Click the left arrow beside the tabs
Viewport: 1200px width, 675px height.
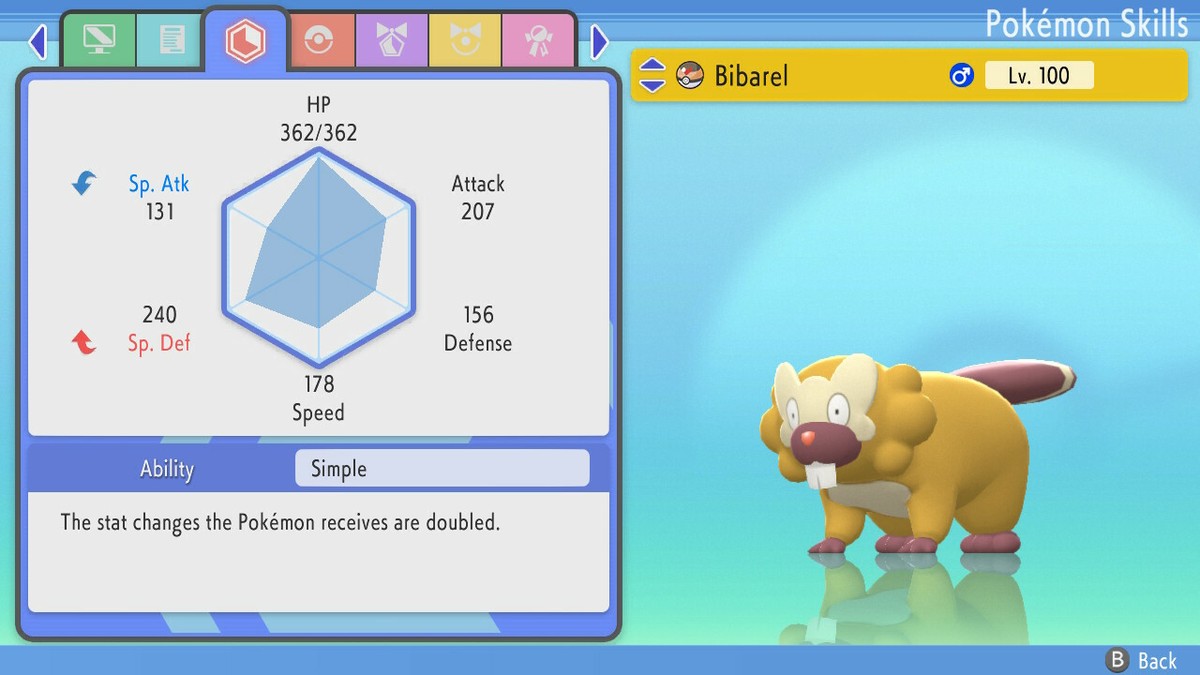[38, 42]
